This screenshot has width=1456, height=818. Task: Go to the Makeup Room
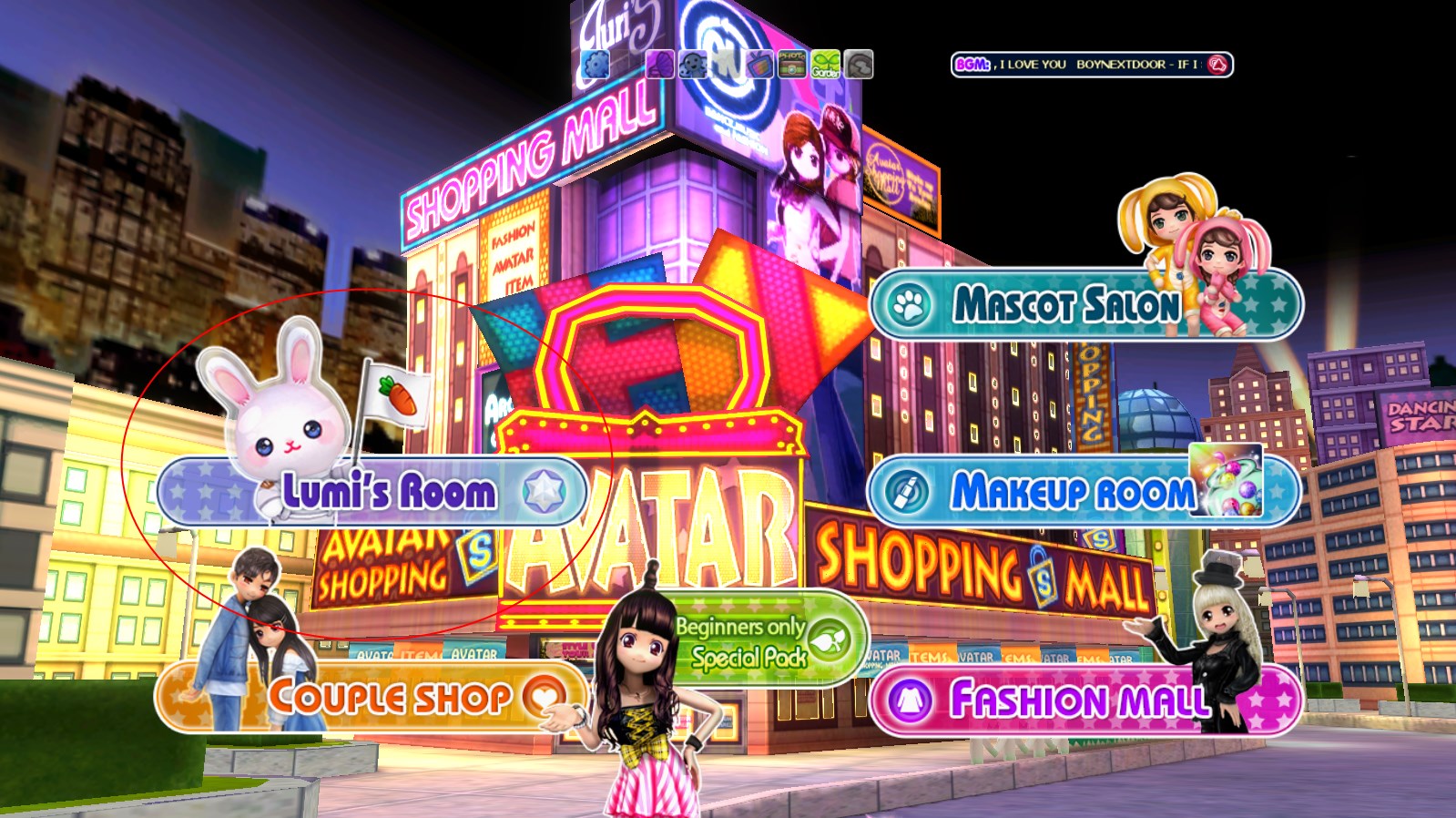1071,492
